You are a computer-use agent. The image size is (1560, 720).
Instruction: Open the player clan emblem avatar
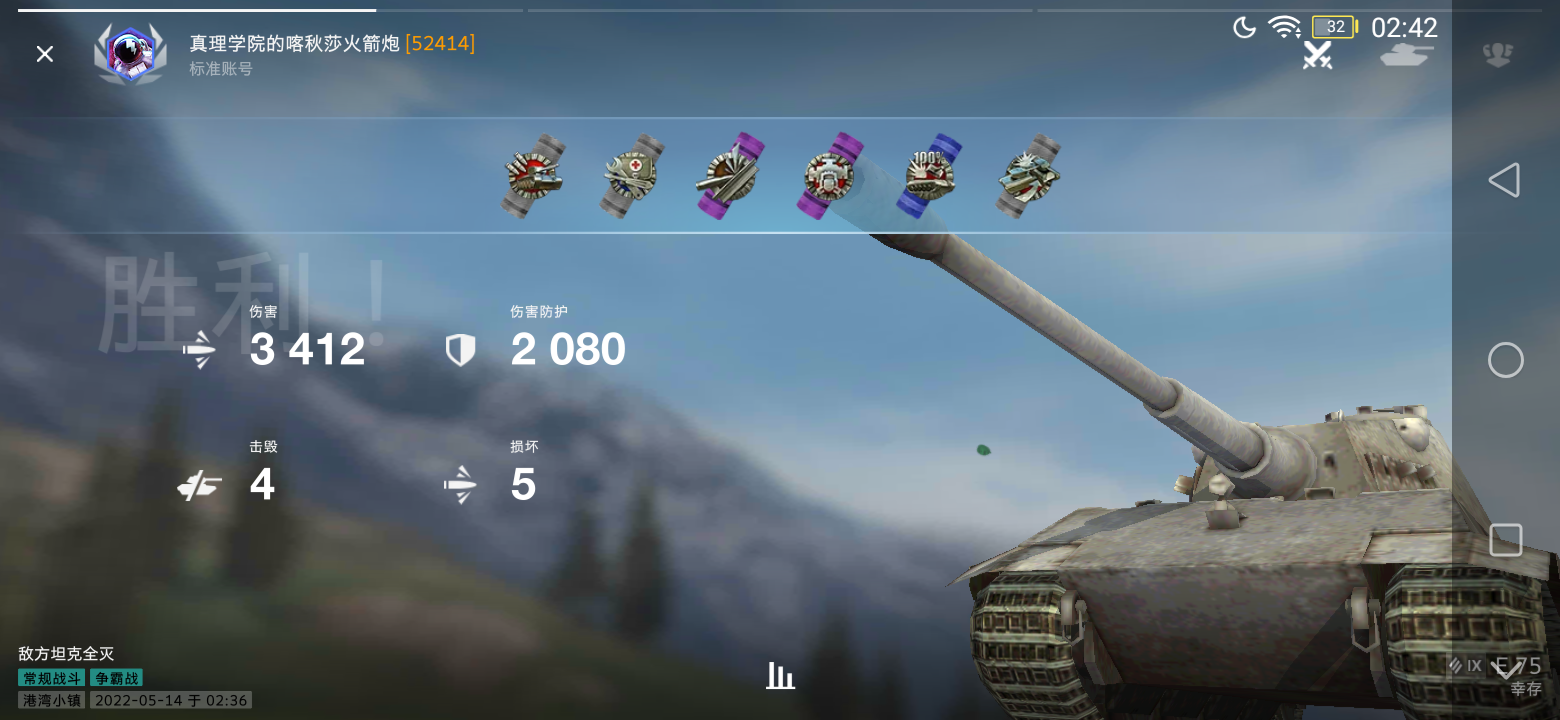129,54
